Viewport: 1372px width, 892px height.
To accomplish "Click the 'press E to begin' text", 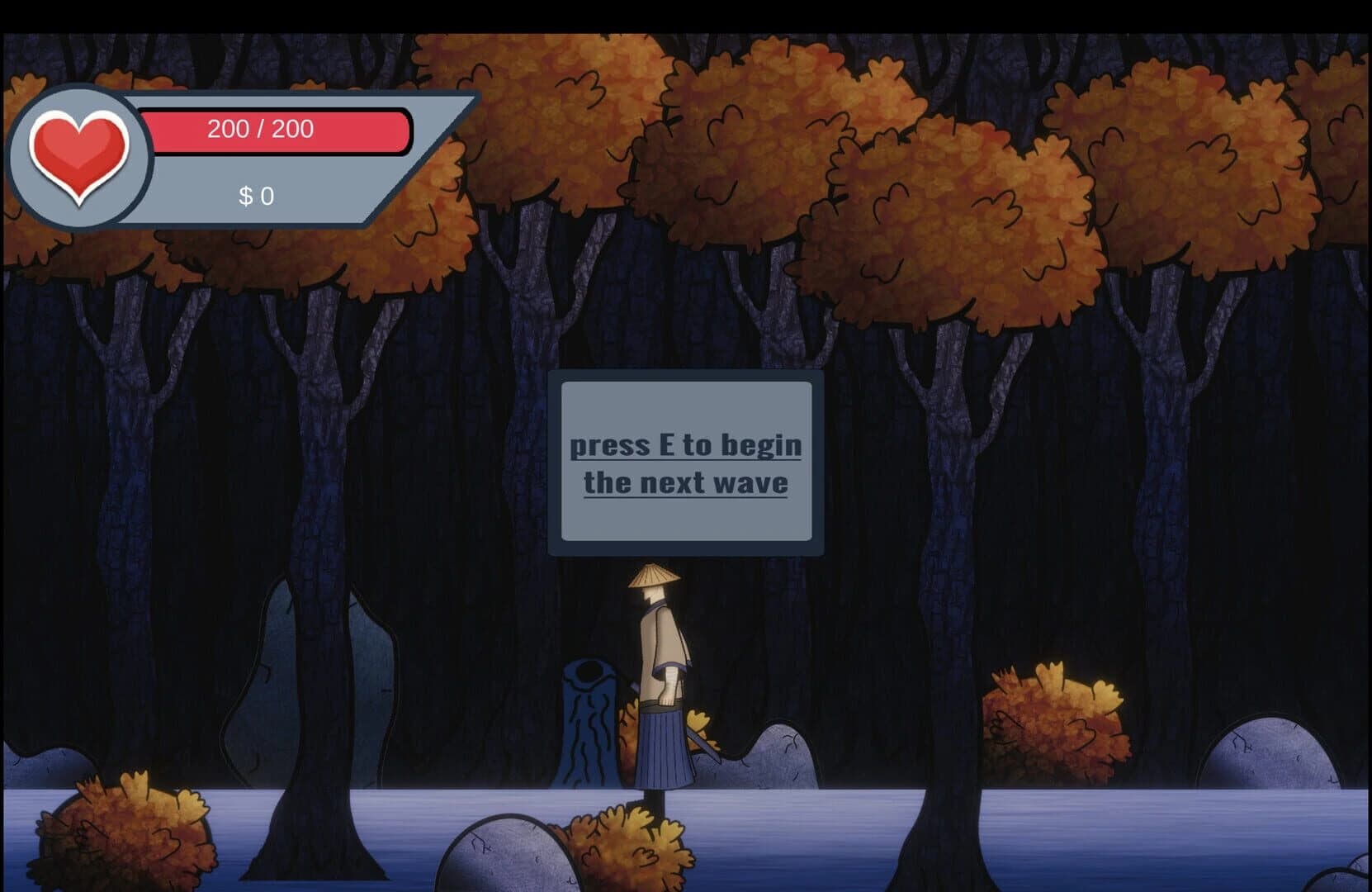I will tap(686, 444).
